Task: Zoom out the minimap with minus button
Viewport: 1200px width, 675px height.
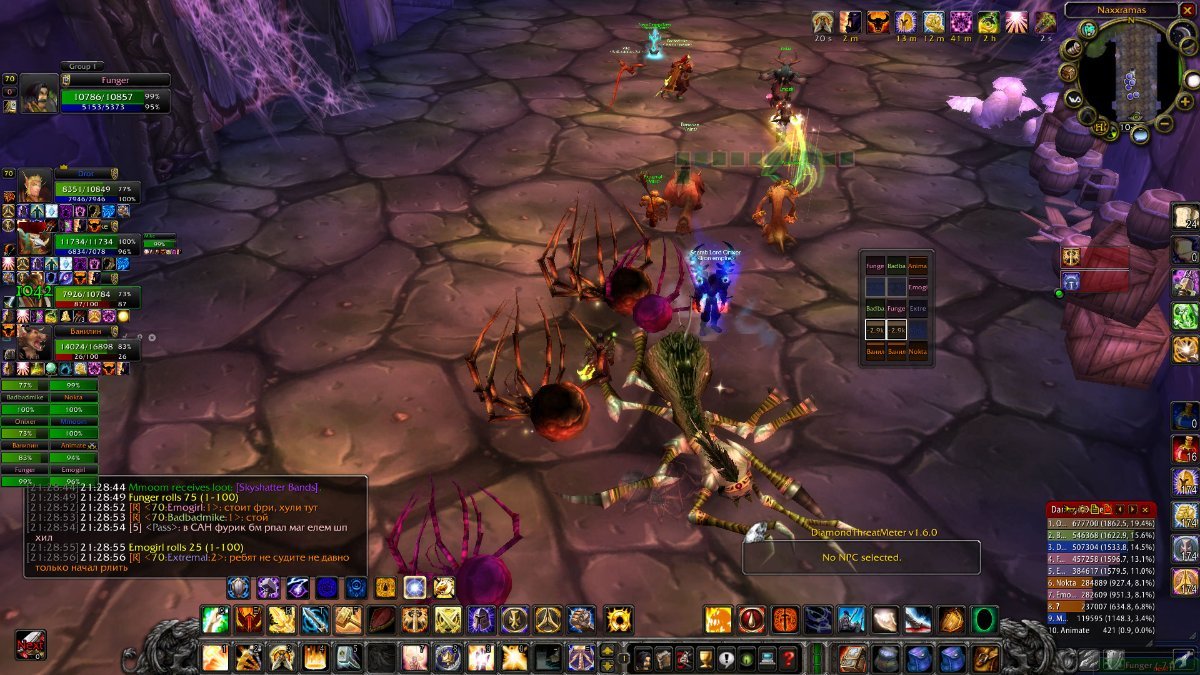Action: [x=1164, y=125]
